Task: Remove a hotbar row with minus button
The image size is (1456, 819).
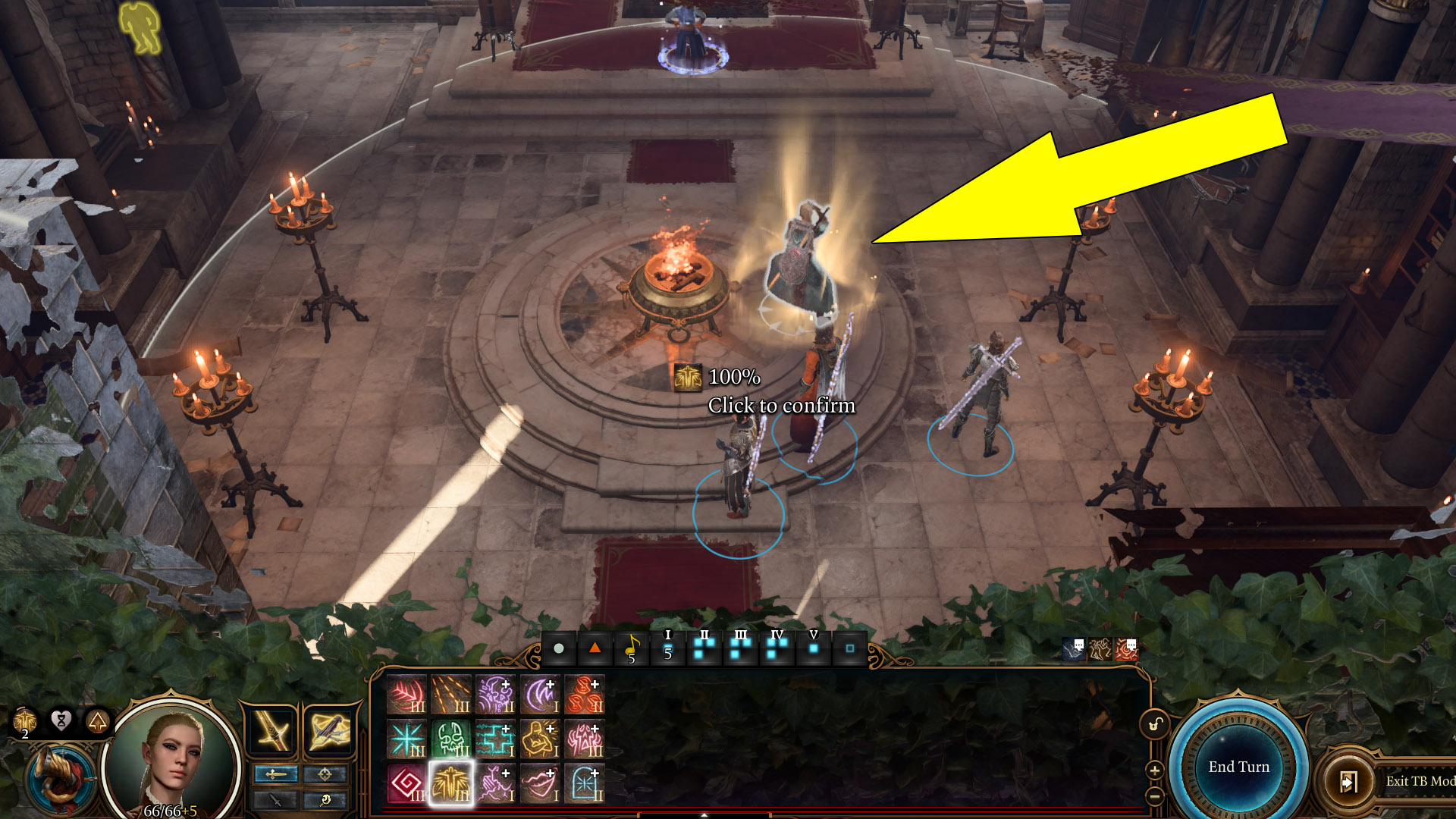Action: tap(1154, 795)
